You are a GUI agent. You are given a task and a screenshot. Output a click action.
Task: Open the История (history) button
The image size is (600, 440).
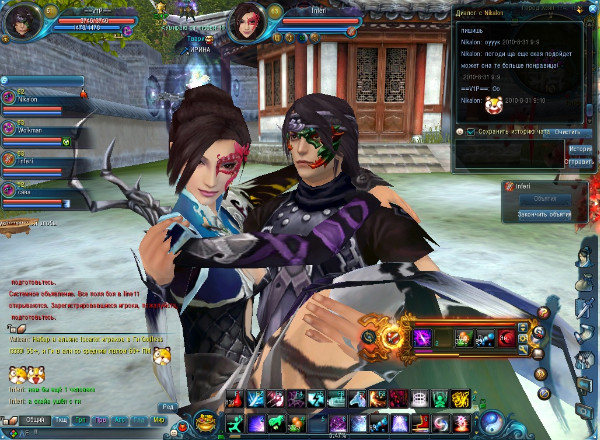click(580, 148)
